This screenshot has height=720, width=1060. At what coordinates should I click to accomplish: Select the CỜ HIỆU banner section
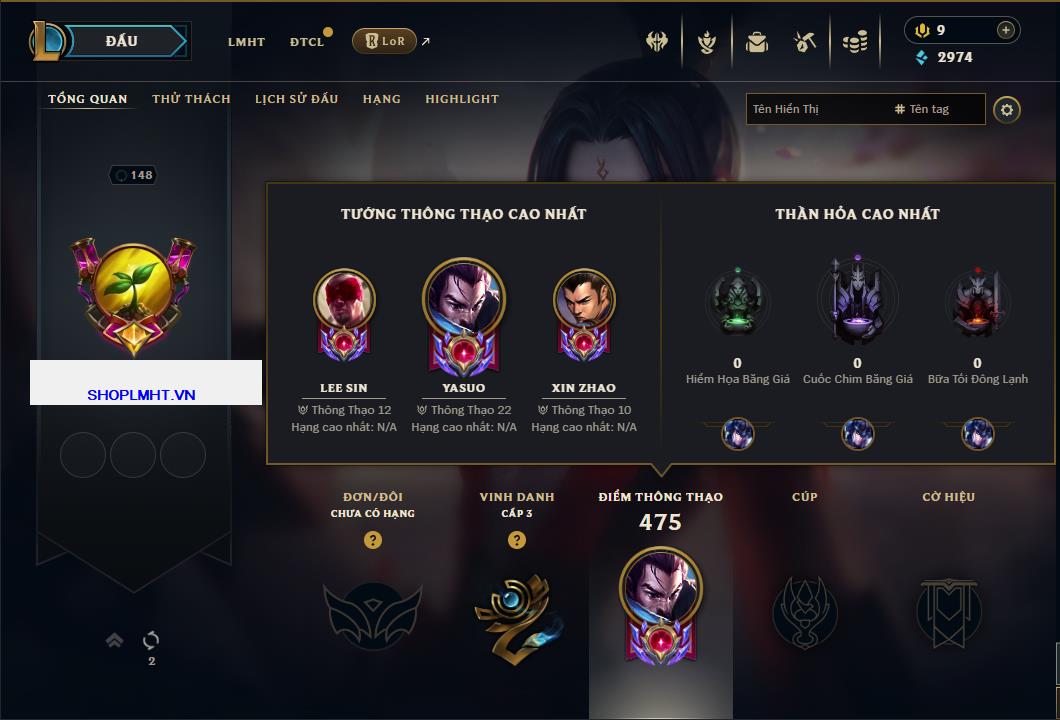(x=948, y=612)
